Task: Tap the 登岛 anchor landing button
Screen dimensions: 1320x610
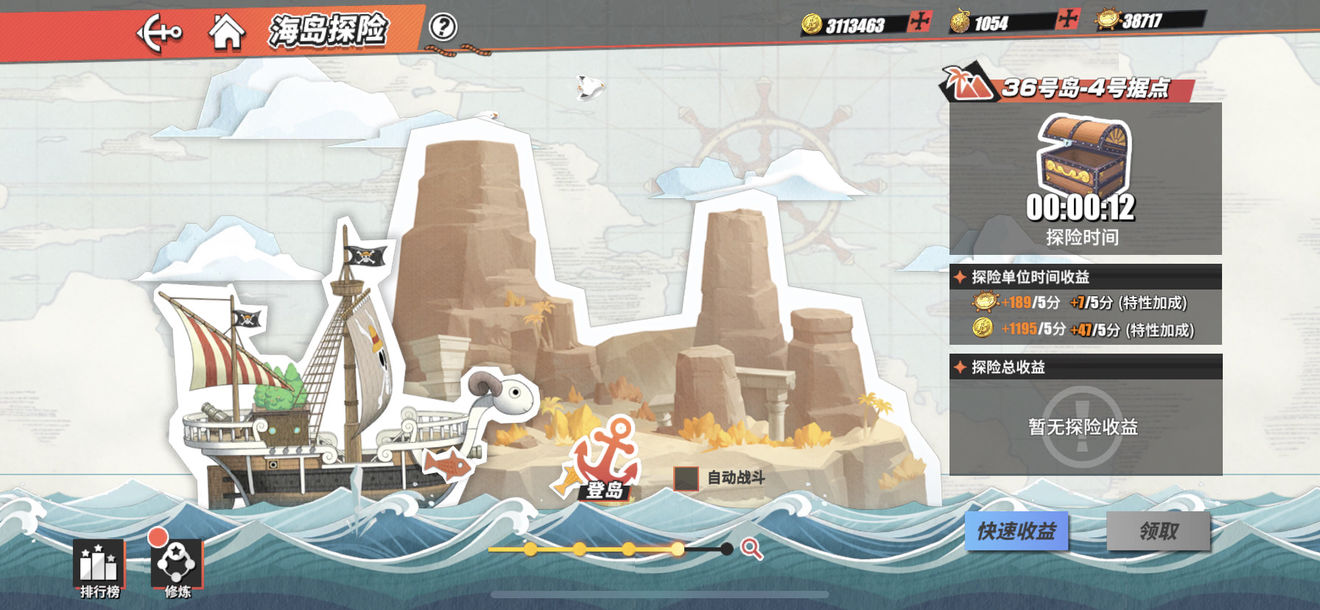Action: [604, 462]
